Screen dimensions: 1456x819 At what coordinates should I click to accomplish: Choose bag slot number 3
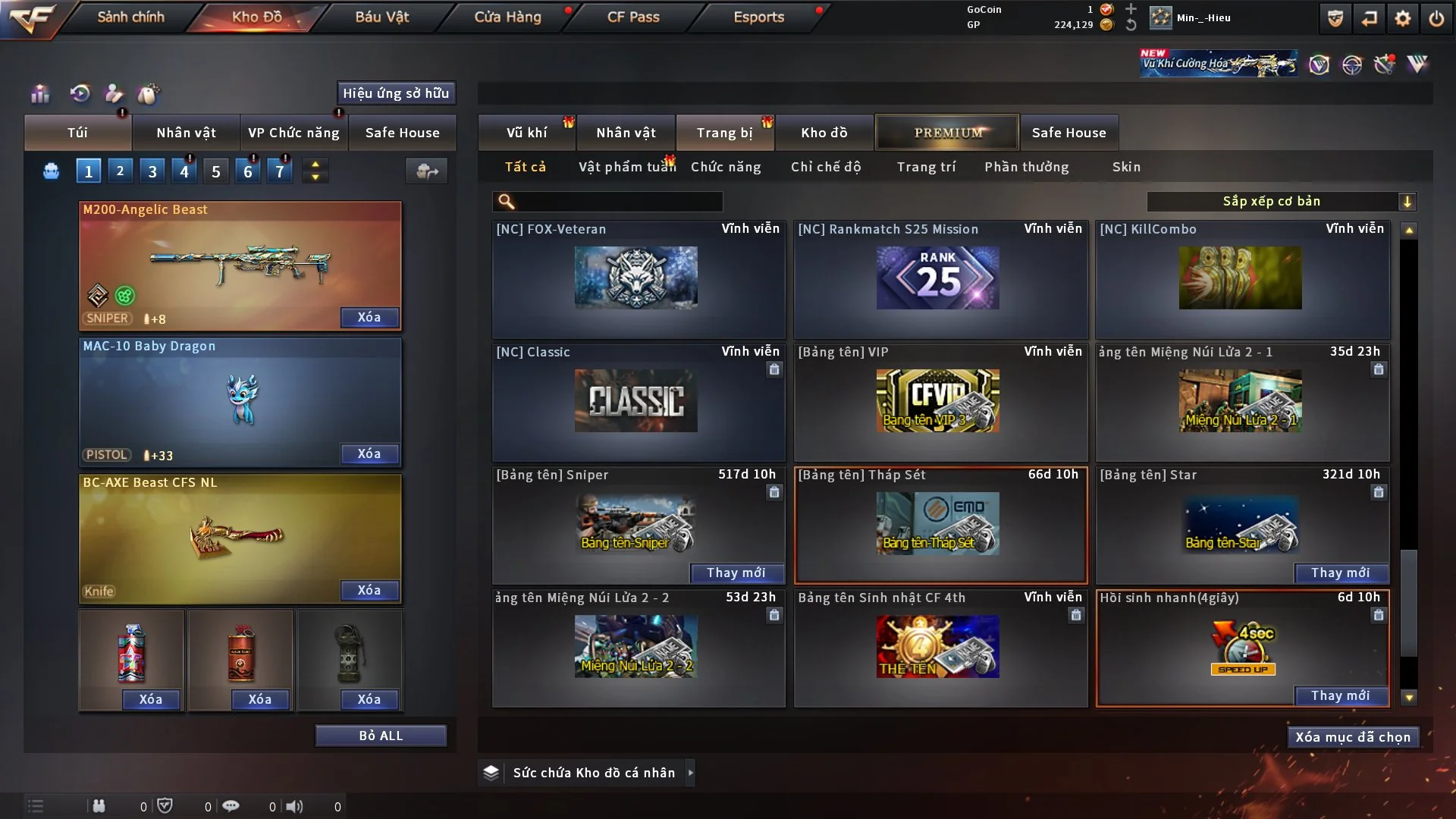pos(152,171)
